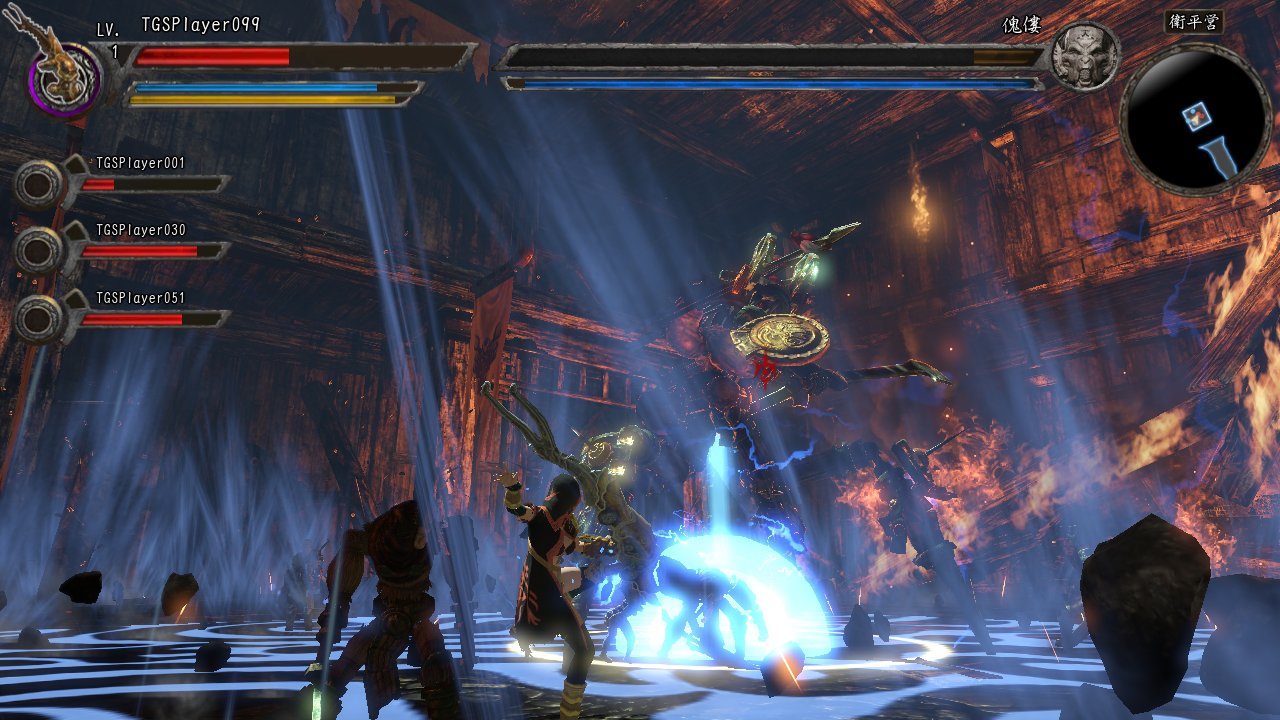Select party member TGSPlayer001
Viewport: 1280px width, 720px height.
(40, 183)
